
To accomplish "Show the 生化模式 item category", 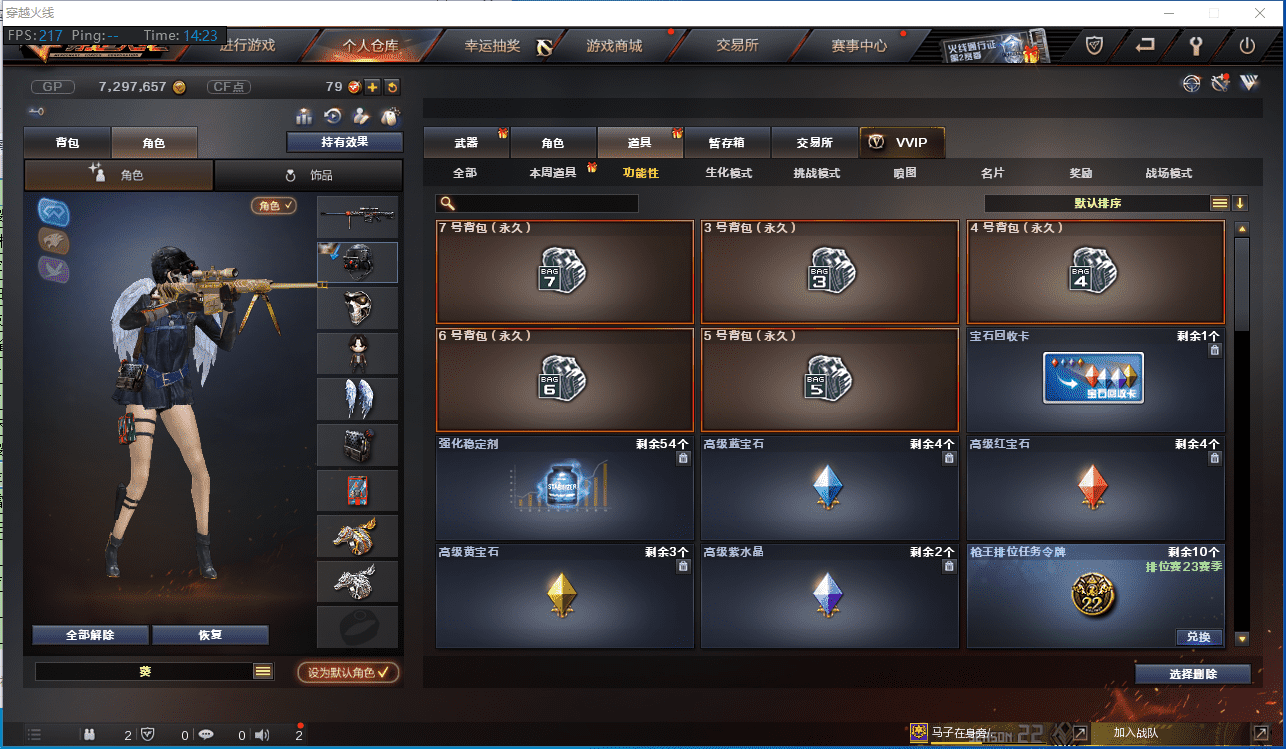I will pyautogui.click(x=728, y=173).
